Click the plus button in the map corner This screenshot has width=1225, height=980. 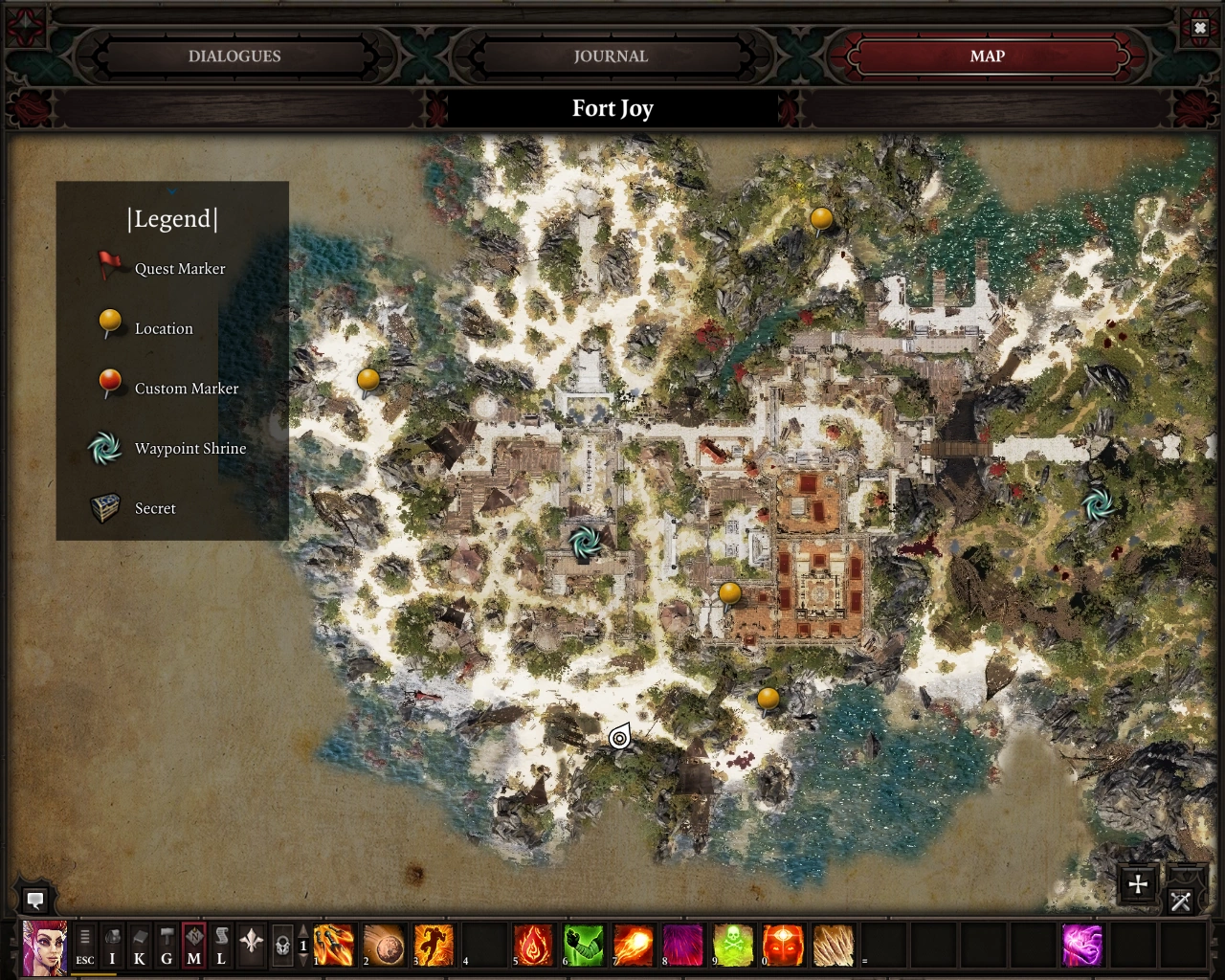point(1138,884)
